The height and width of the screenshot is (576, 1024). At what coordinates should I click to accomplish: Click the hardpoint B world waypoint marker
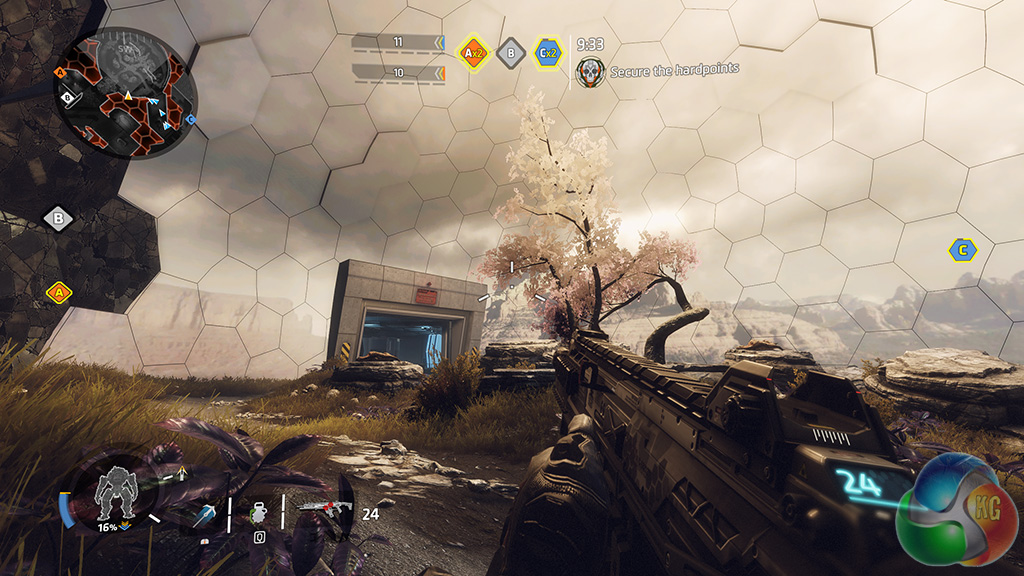[58, 218]
